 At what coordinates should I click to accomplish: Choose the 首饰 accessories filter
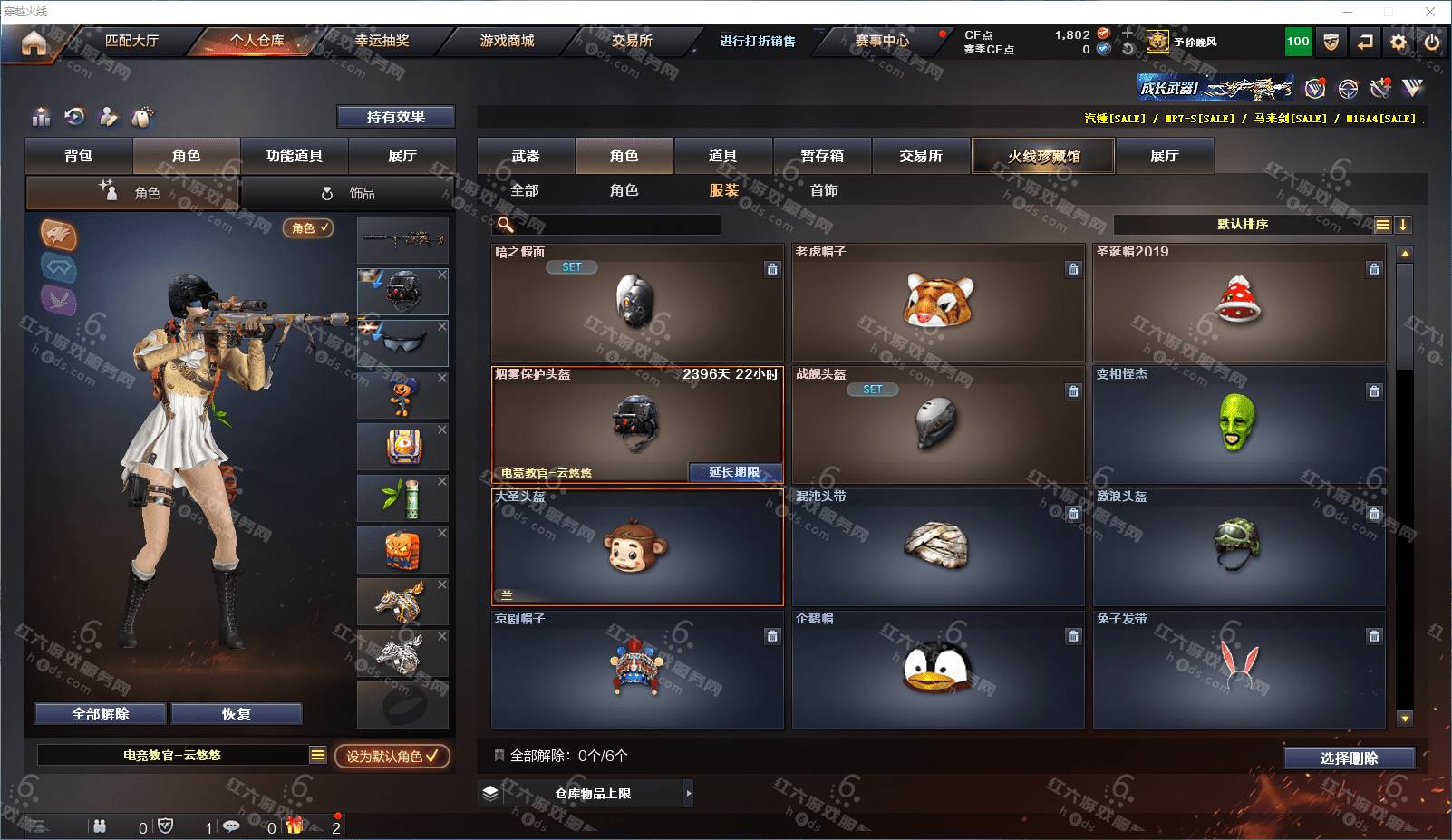[x=824, y=190]
